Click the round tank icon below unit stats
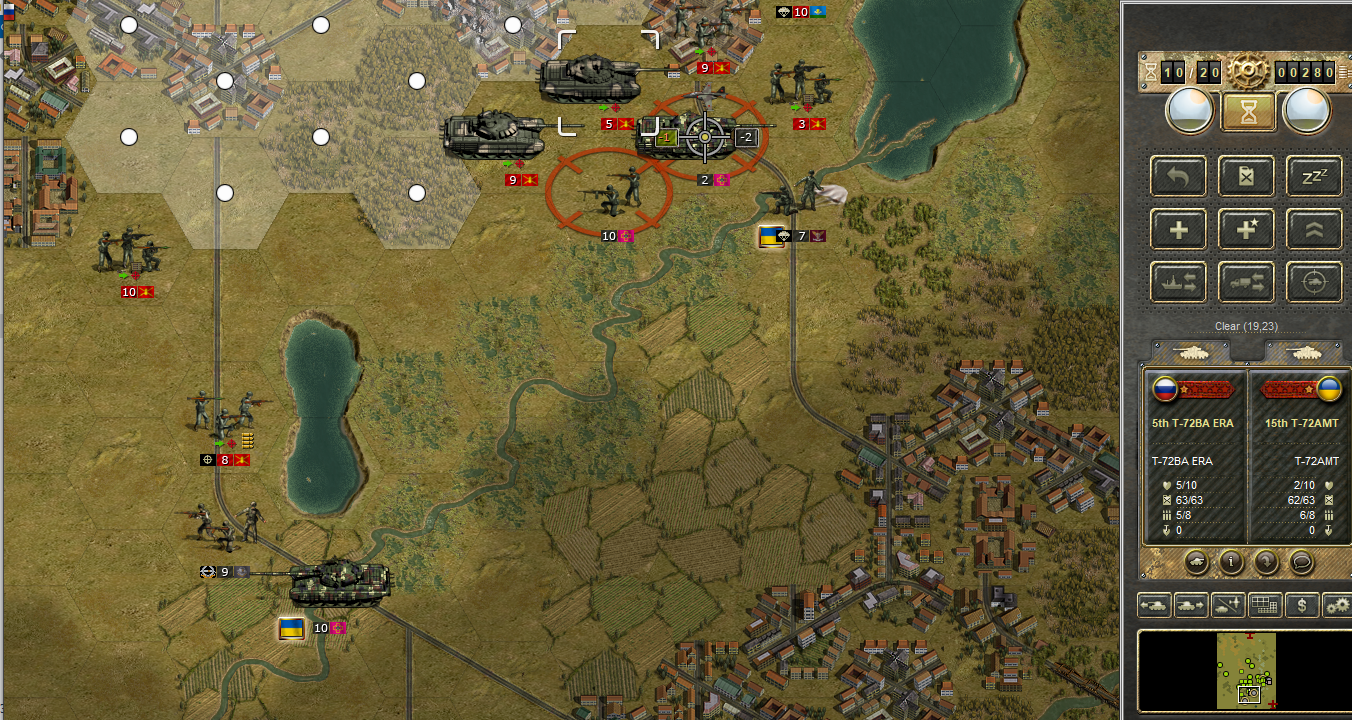This screenshot has height=720, width=1352. [x=1195, y=562]
